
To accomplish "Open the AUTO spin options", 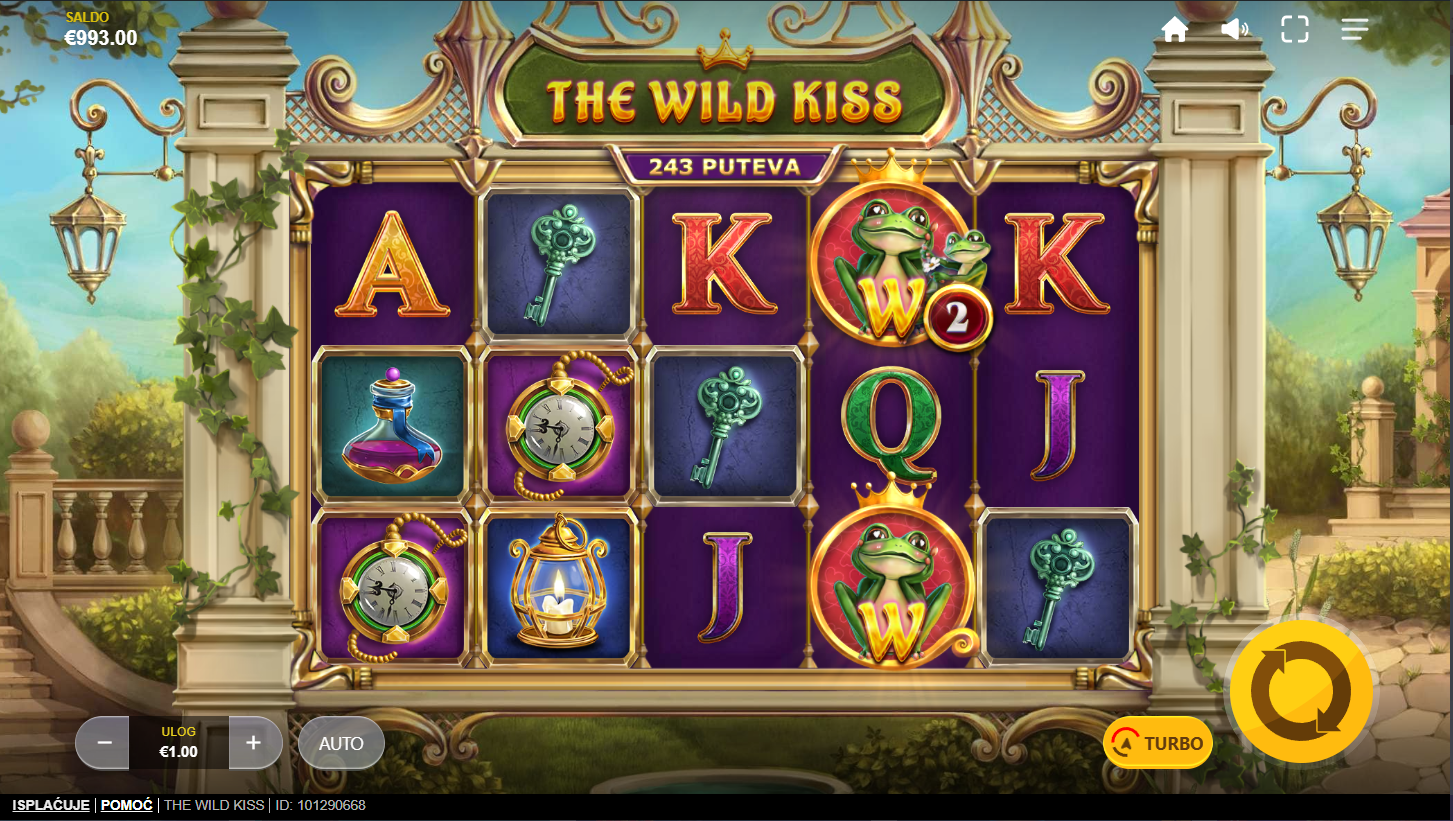I will point(341,743).
